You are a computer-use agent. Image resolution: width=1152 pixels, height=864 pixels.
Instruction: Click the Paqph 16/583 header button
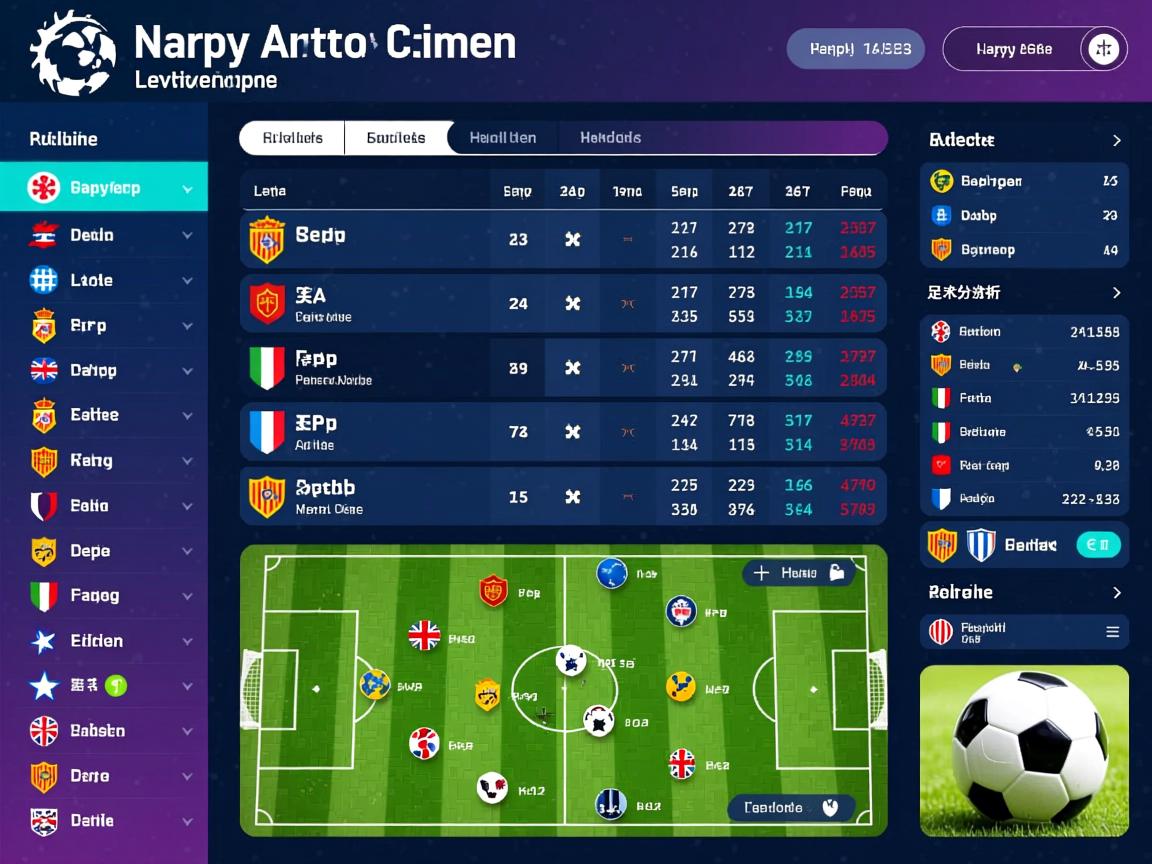pyautogui.click(x=855, y=49)
